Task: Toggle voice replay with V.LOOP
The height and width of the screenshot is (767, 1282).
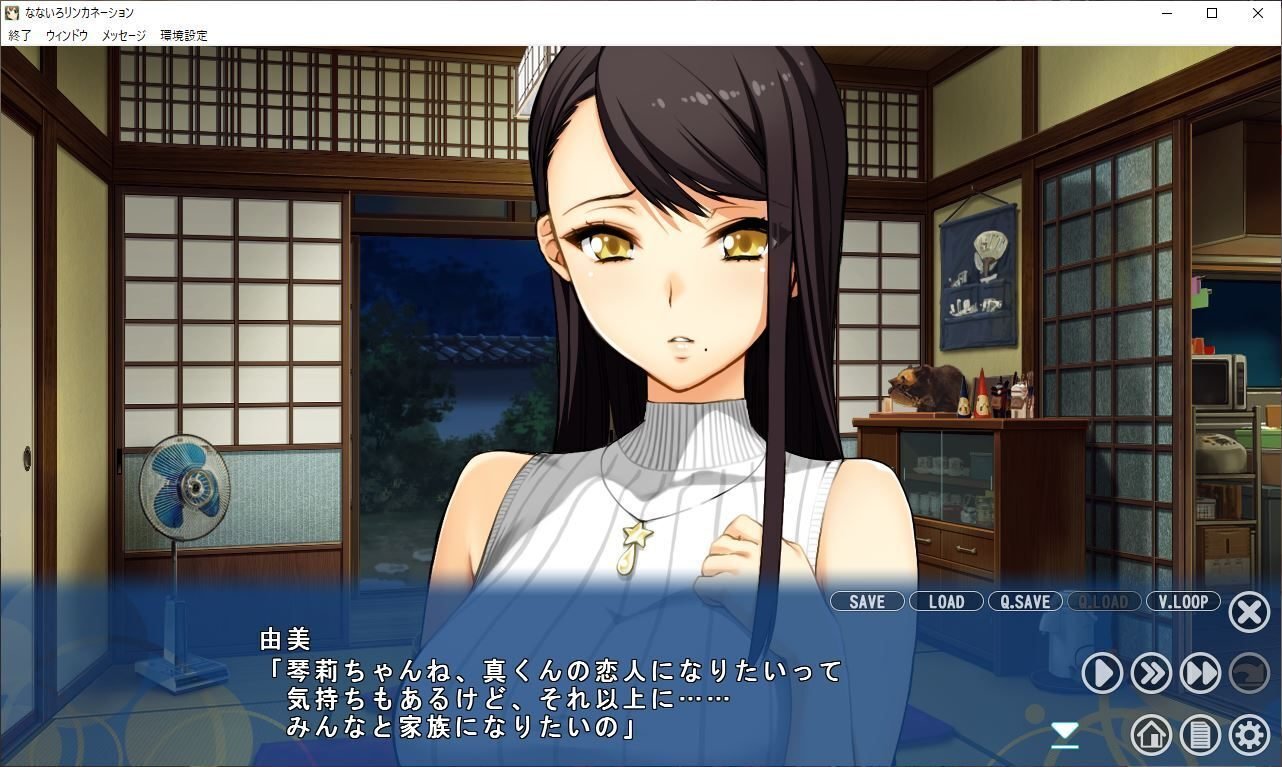Action: (1183, 601)
